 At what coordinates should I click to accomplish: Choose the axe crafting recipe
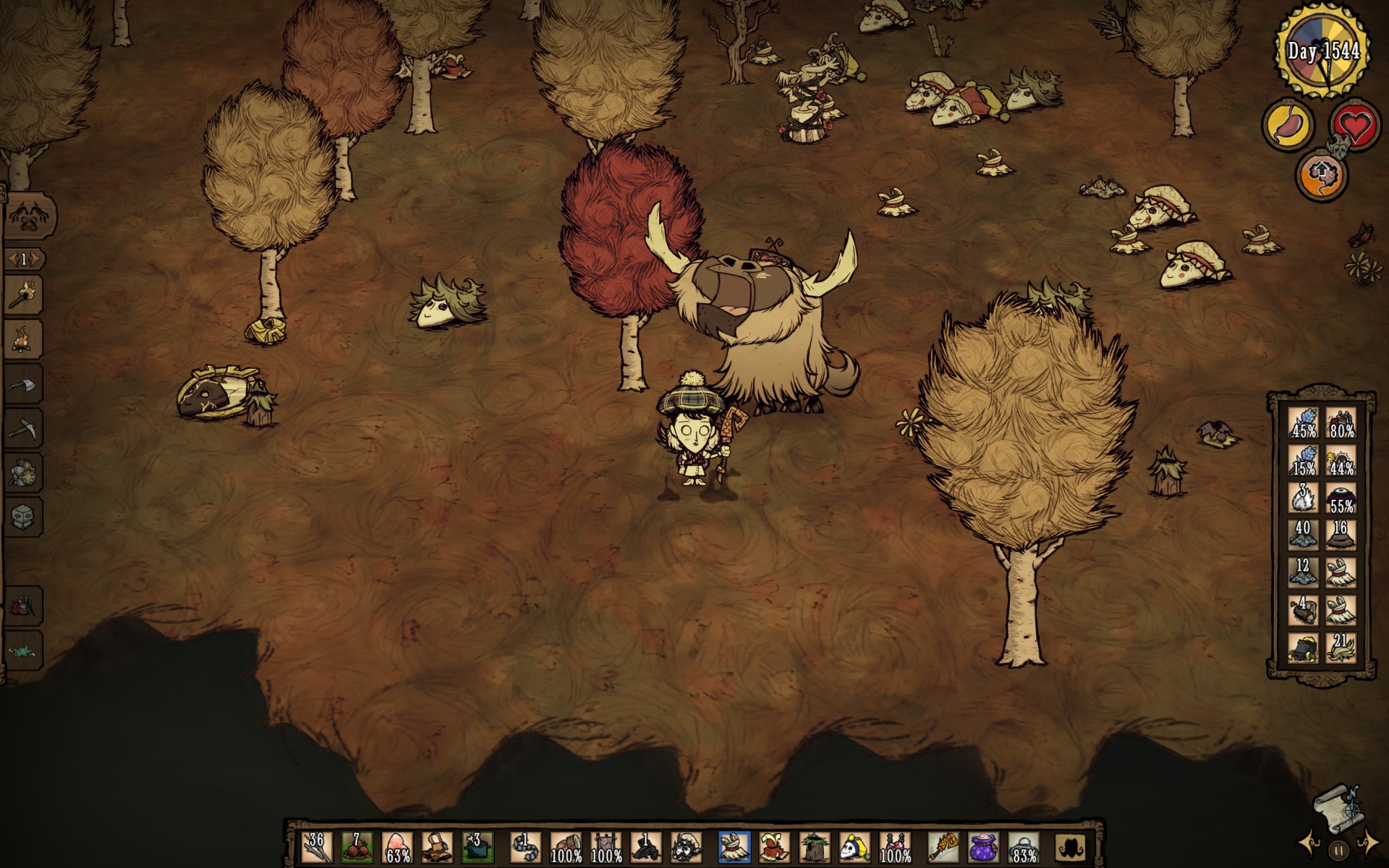(26, 383)
